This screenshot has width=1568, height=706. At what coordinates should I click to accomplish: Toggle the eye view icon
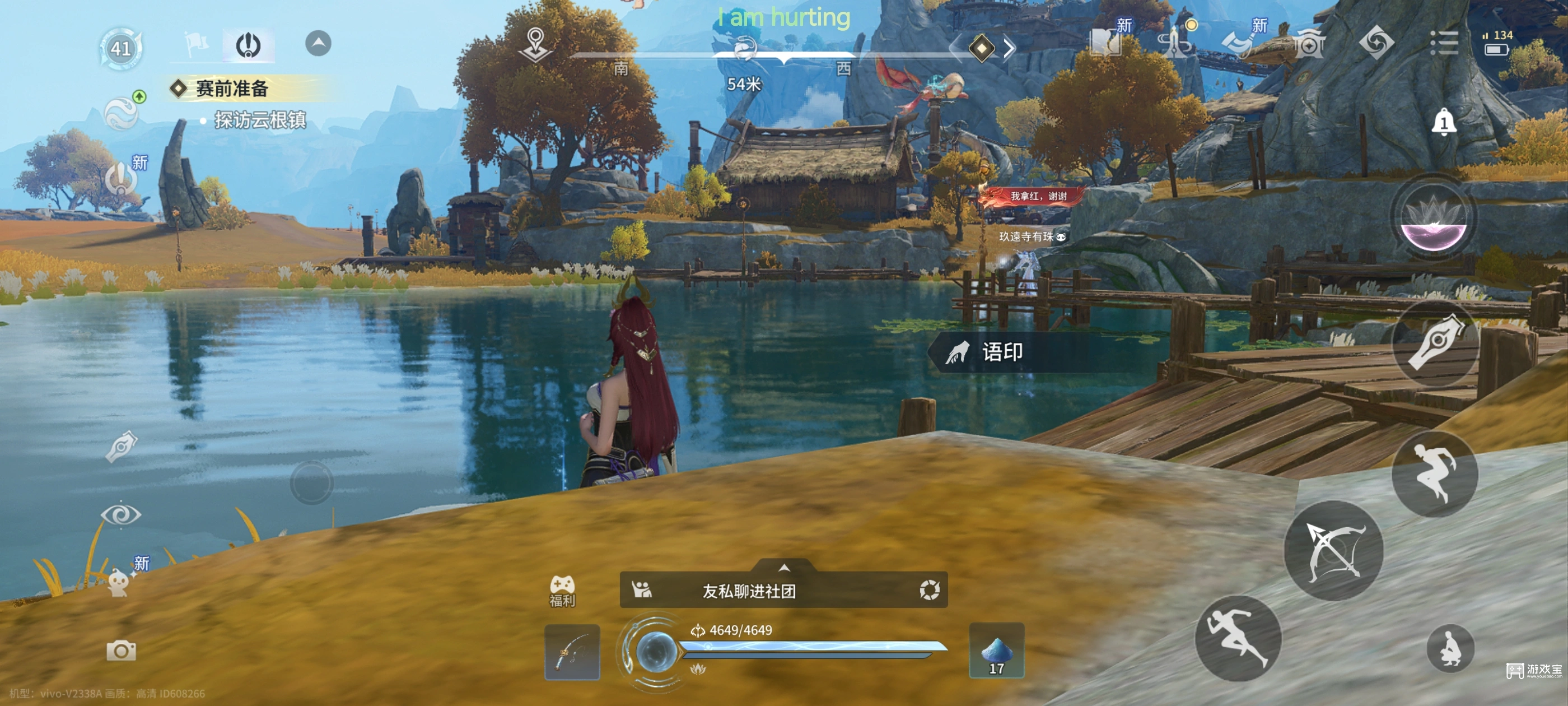point(120,515)
